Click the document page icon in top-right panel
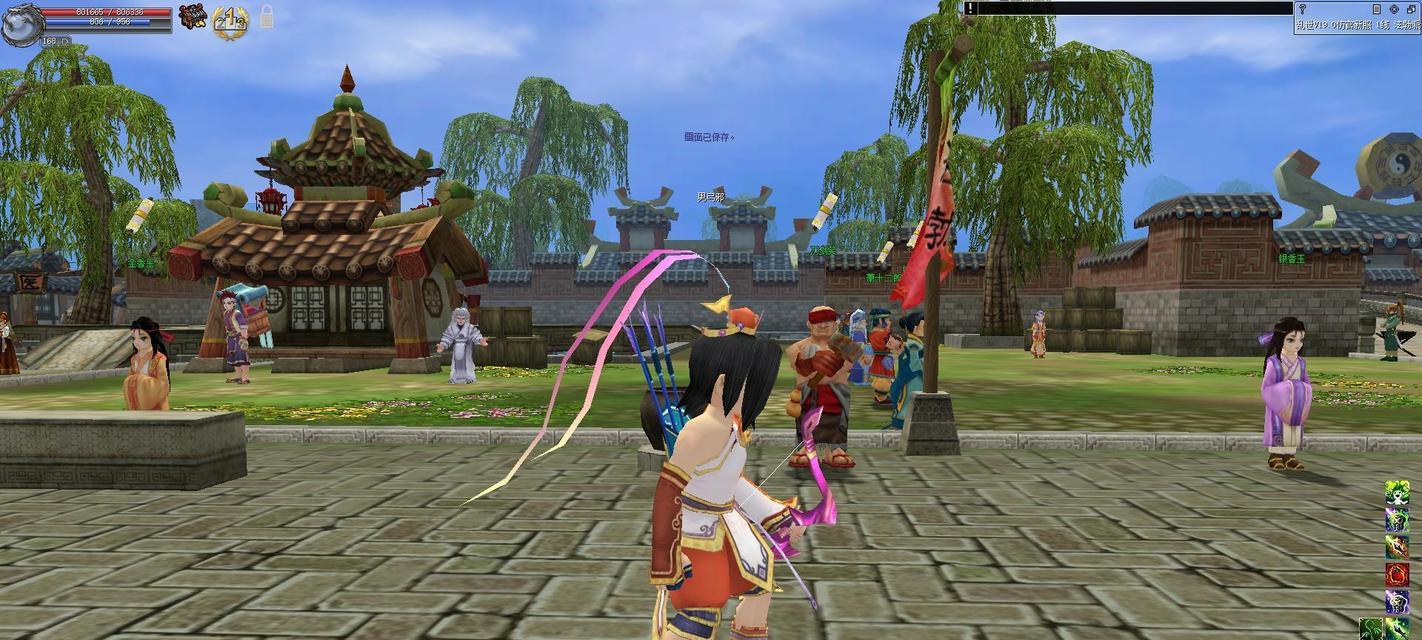The height and width of the screenshot is (640, 1422). tap(1376, 9)
